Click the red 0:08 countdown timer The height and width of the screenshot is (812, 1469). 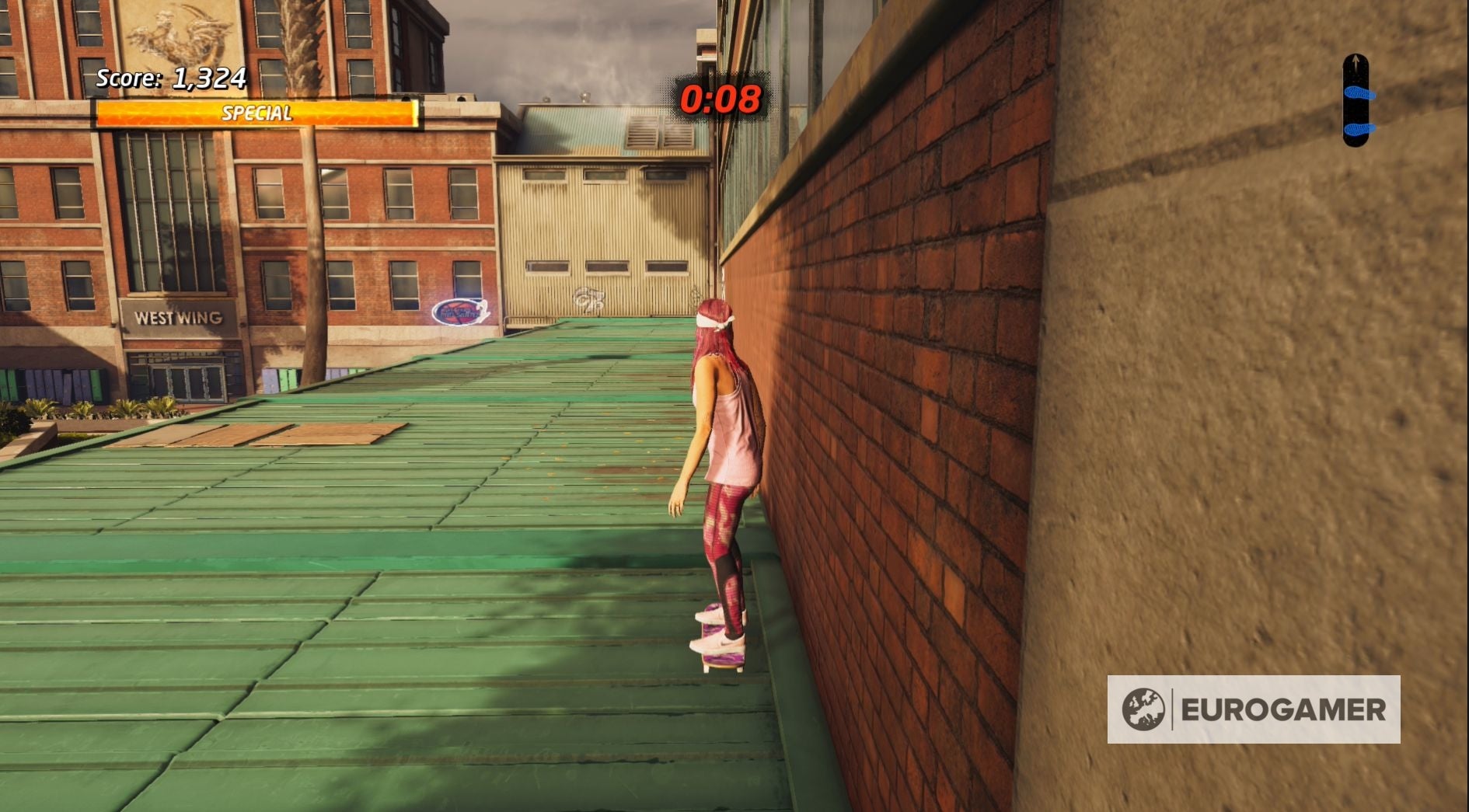[721, 99]
